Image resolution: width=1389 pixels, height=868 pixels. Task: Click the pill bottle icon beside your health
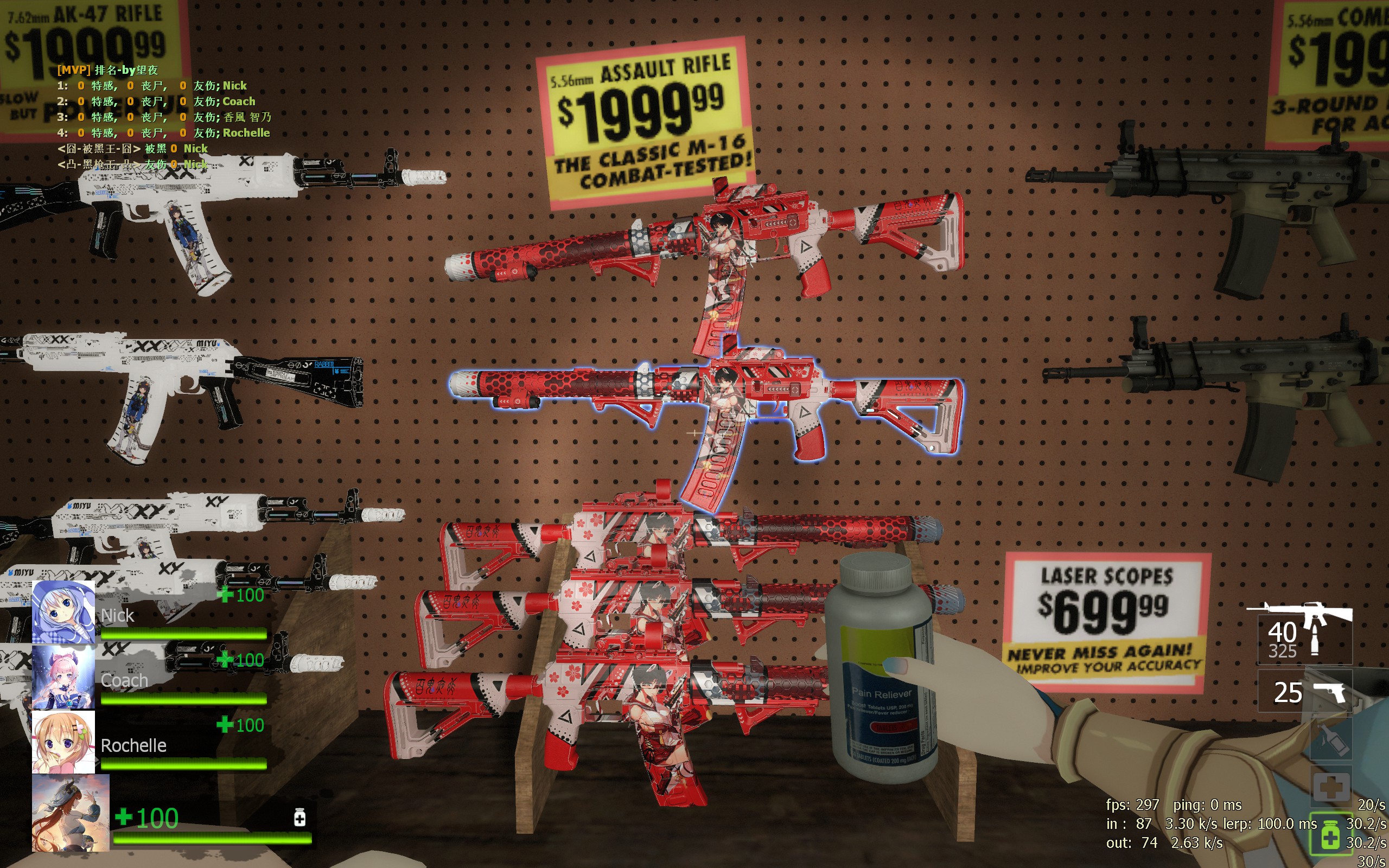[299, 817]
